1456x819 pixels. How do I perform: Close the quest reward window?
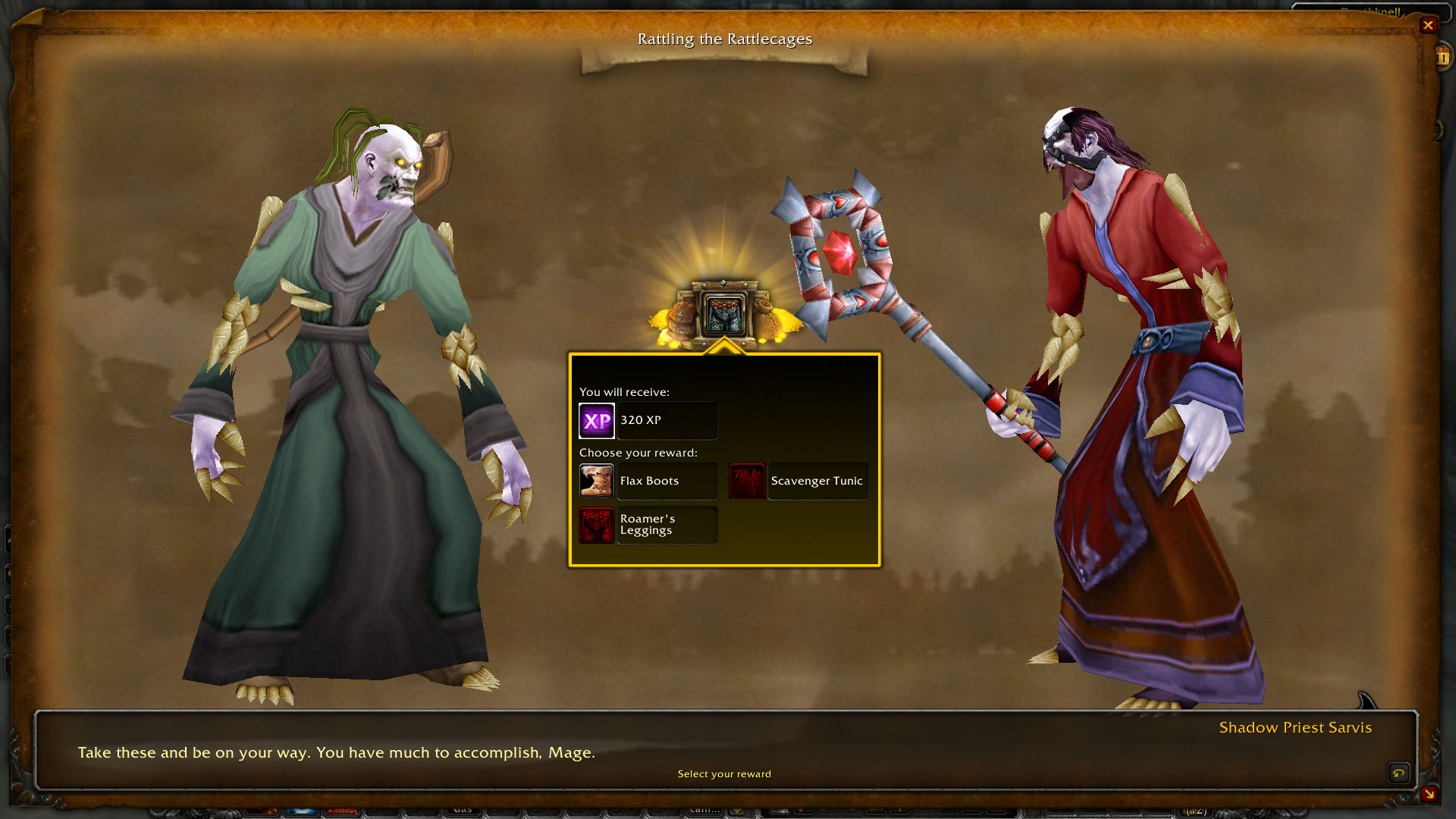tap(1428, 25)
